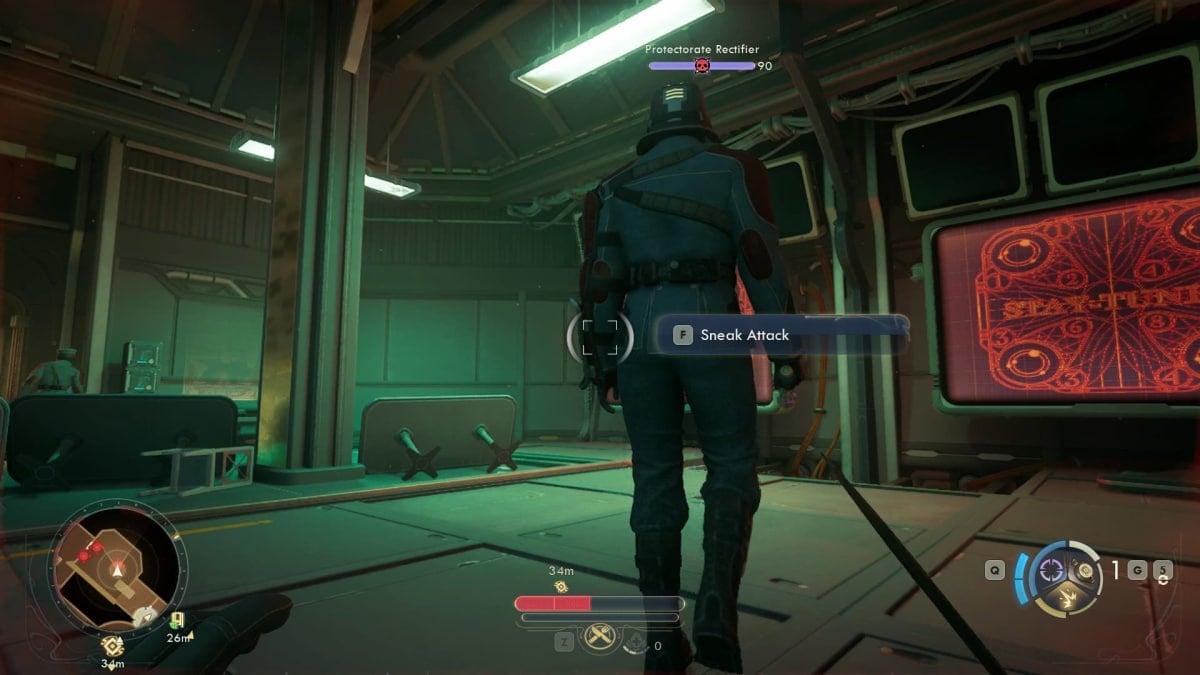Activate the purple crosshair ability
Image resolution: width=1200 pixels, height=675 pixels.
1050,569
